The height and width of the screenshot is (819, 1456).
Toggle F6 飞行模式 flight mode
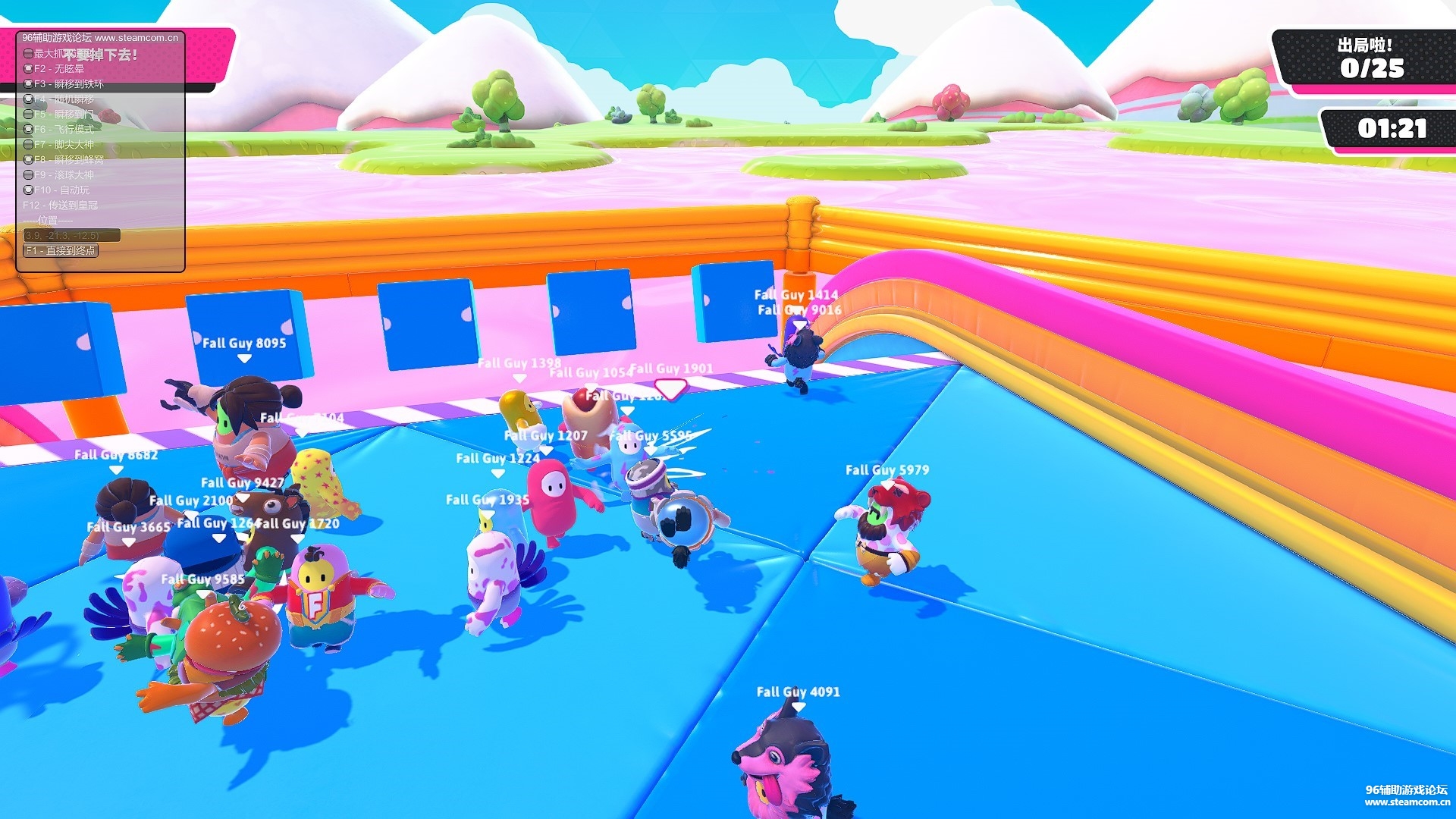pyautogui.click(x=28, y=130)
